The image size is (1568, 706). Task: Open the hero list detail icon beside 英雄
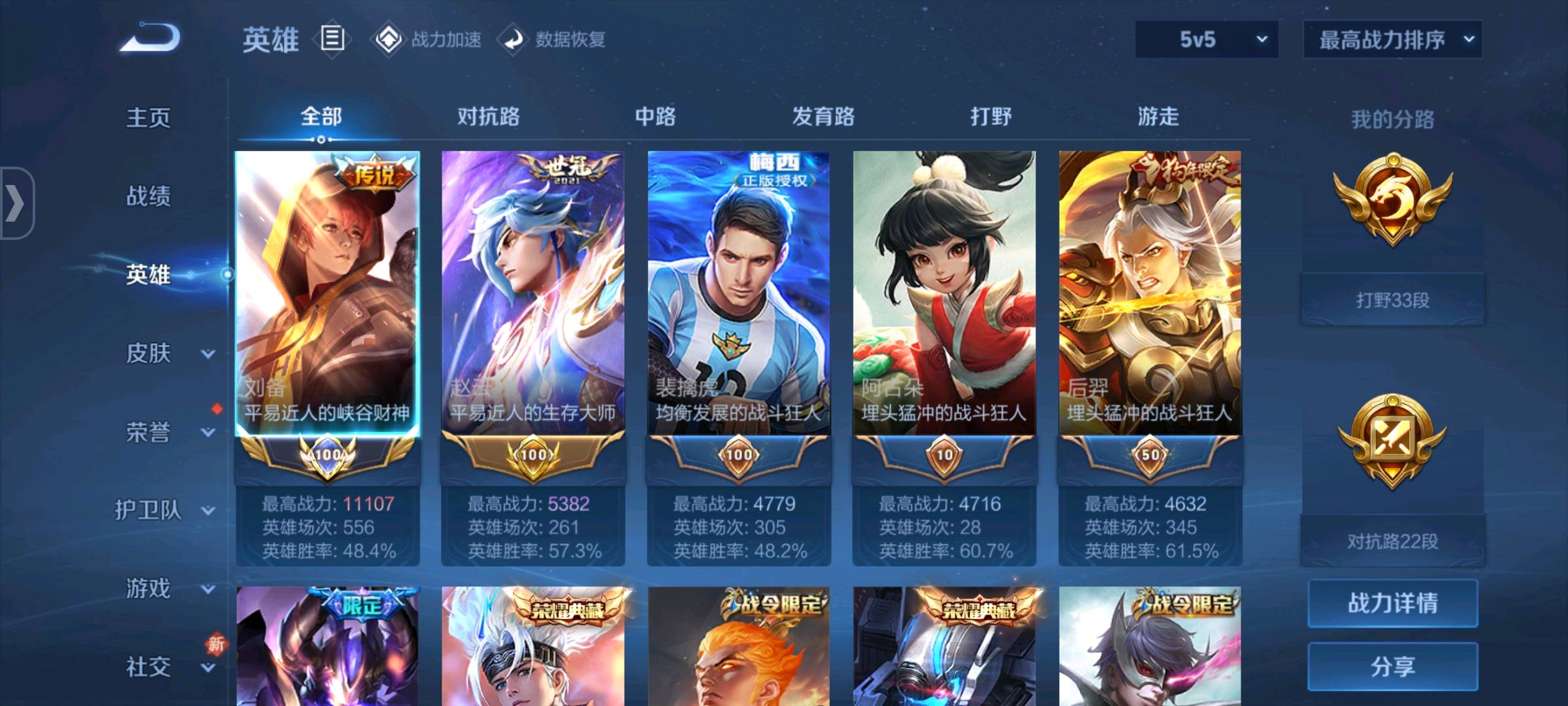332,39
